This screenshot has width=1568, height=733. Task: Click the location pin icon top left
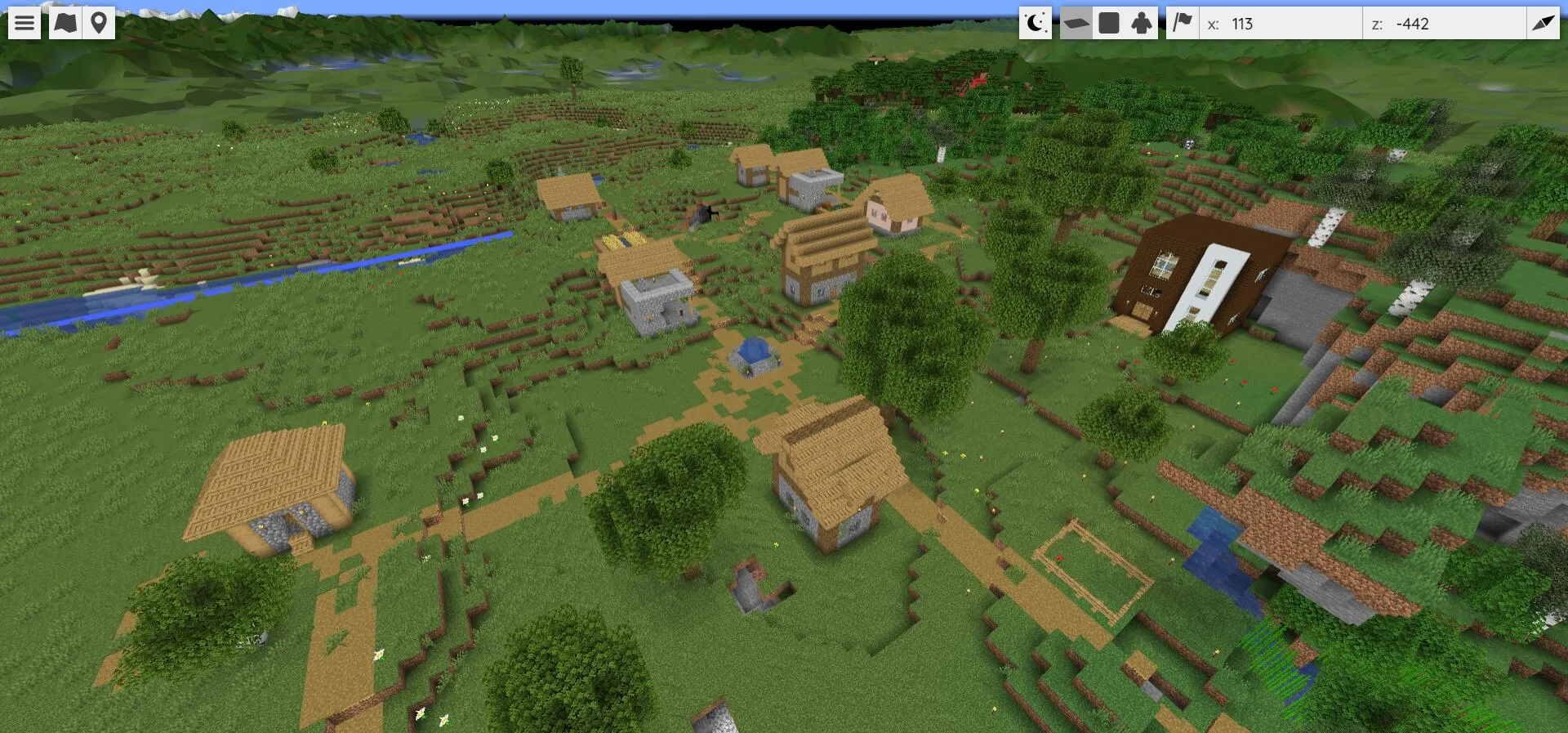[99, 22]
